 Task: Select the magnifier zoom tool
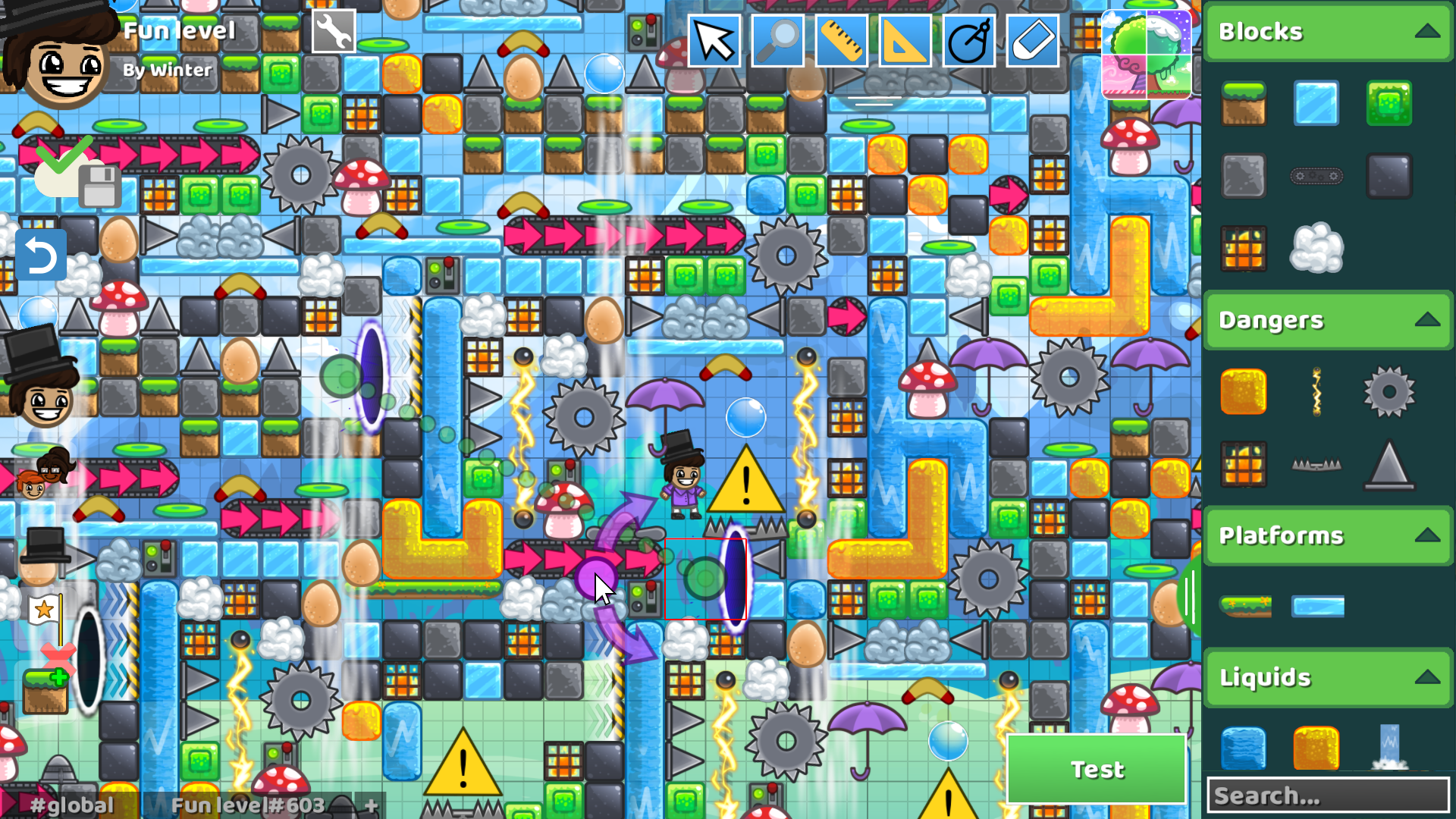777,42
